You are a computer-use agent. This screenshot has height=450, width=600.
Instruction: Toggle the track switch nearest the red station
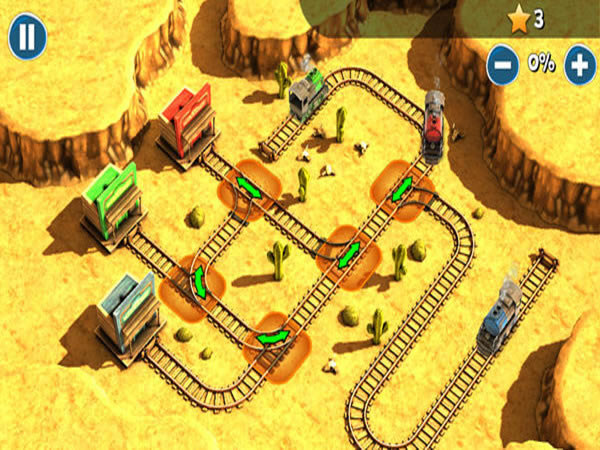[x=244, y=190]
